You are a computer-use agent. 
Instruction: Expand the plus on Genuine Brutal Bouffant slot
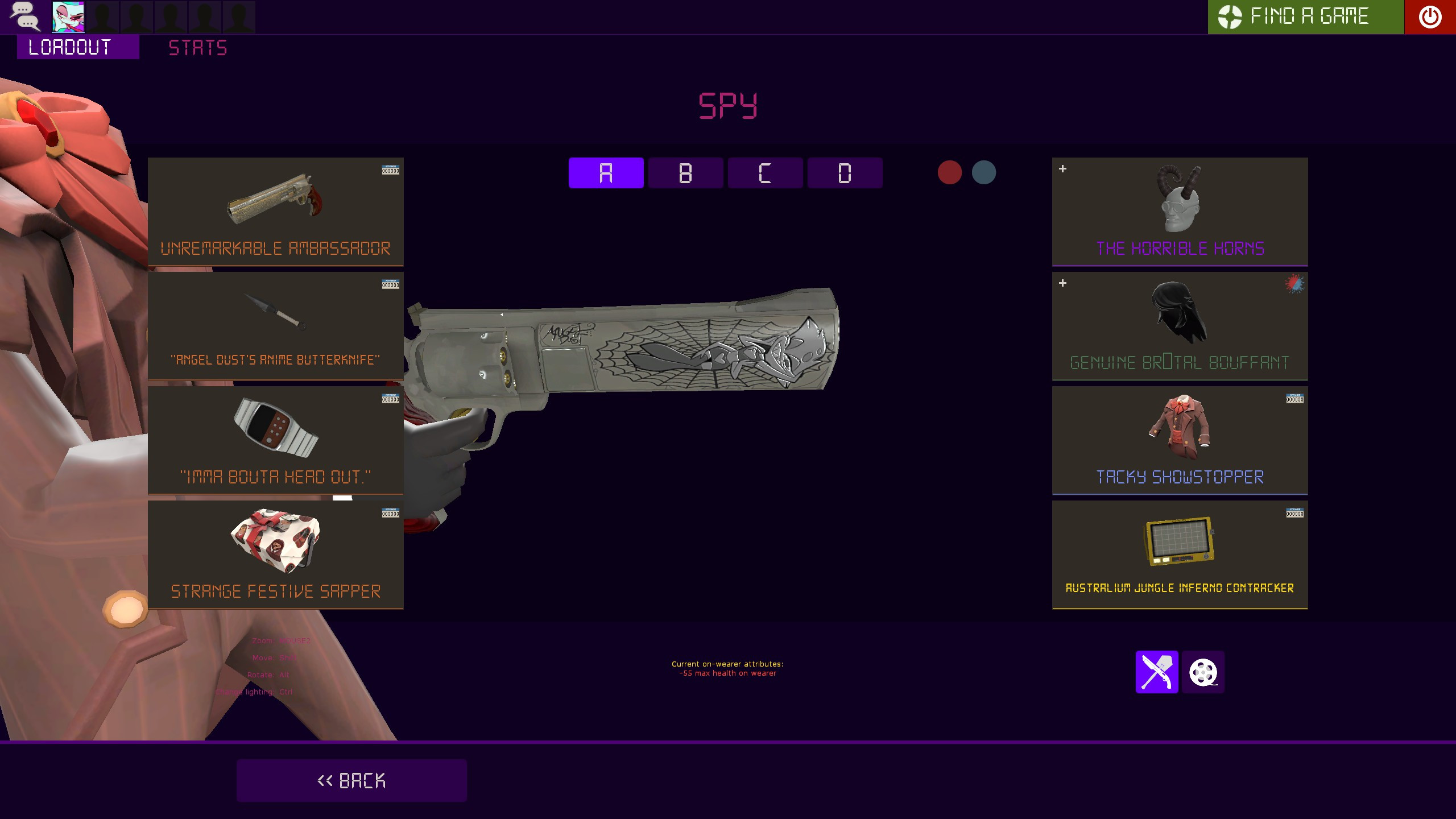(x=1062, y=283)
